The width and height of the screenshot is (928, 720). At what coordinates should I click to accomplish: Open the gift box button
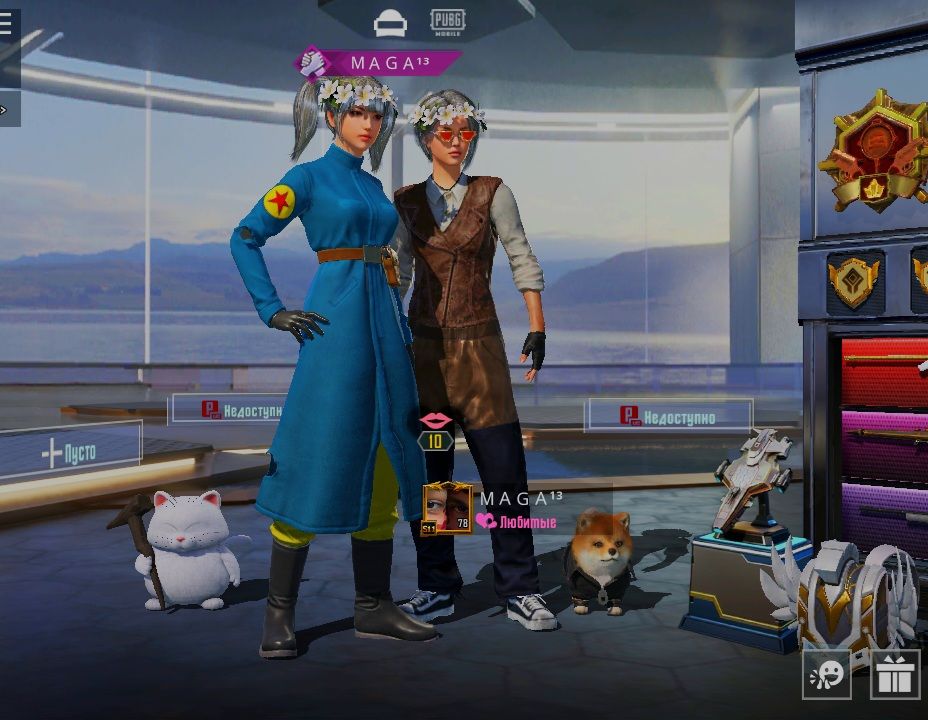coord(895,675)
